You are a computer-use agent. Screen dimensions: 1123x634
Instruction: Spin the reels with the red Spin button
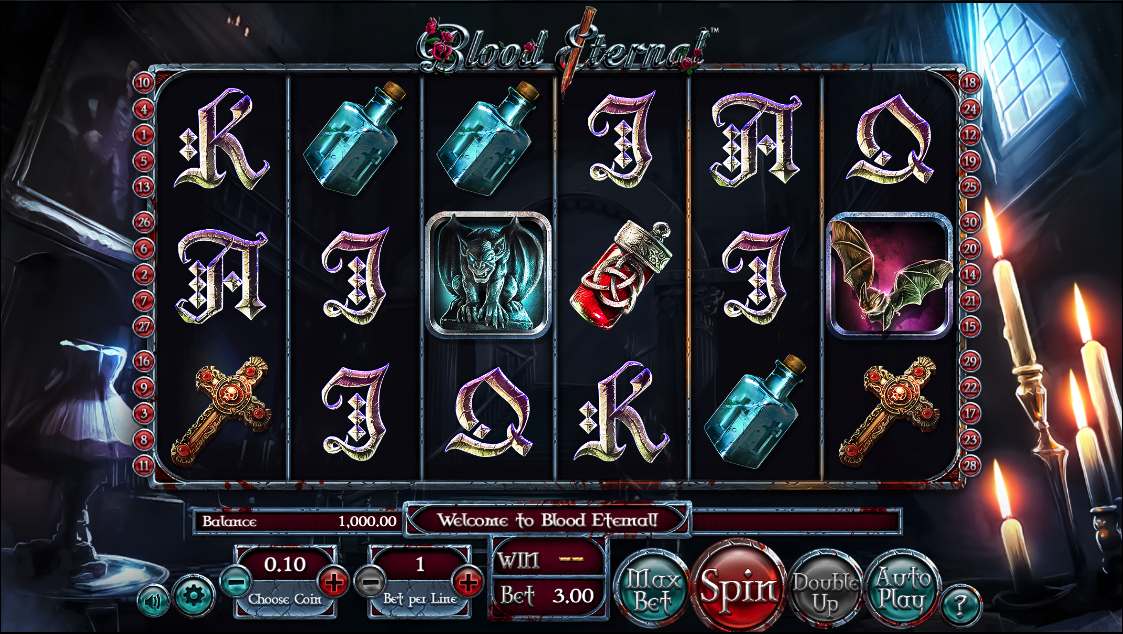739,587
